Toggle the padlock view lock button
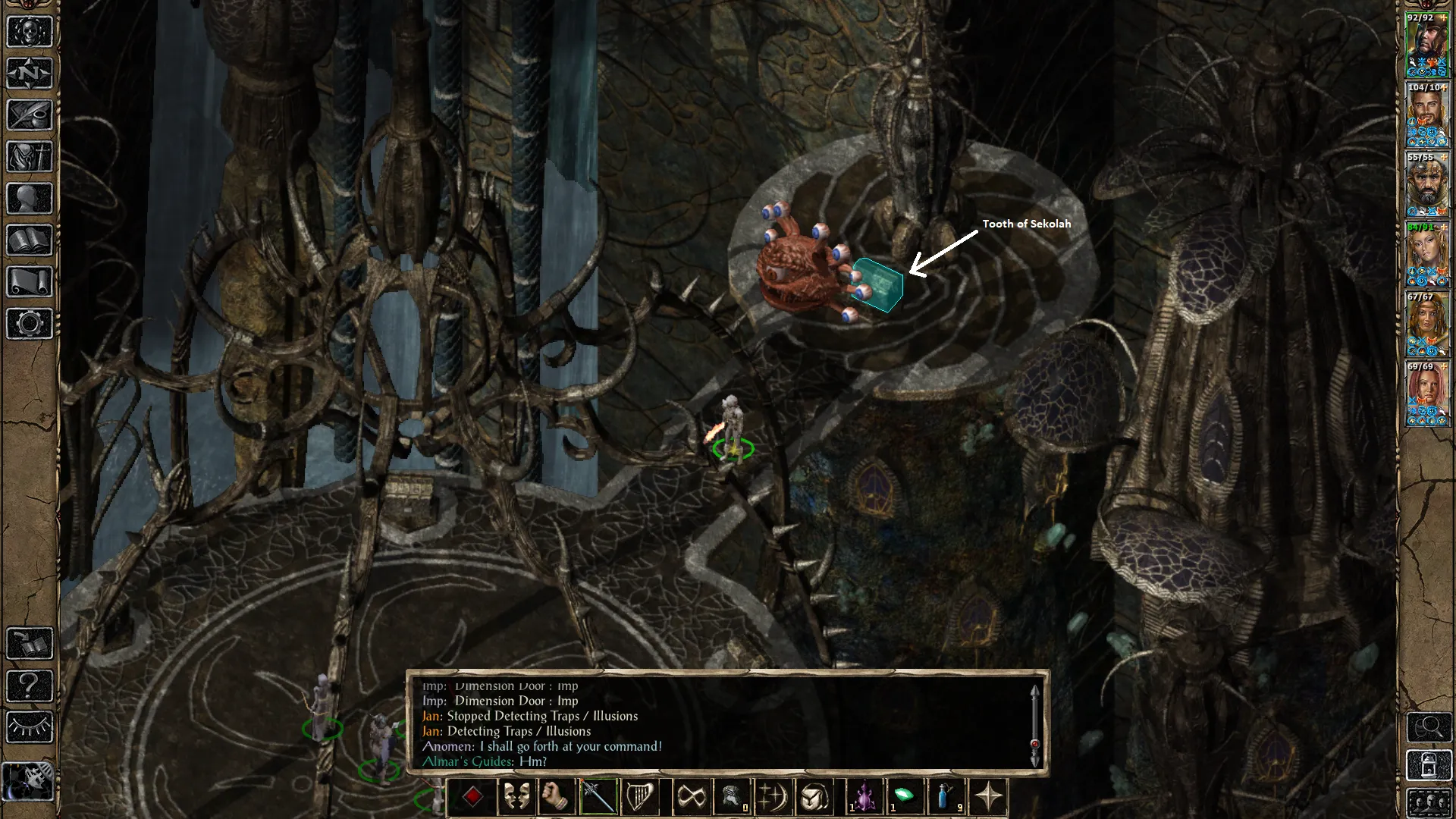 1429,766
